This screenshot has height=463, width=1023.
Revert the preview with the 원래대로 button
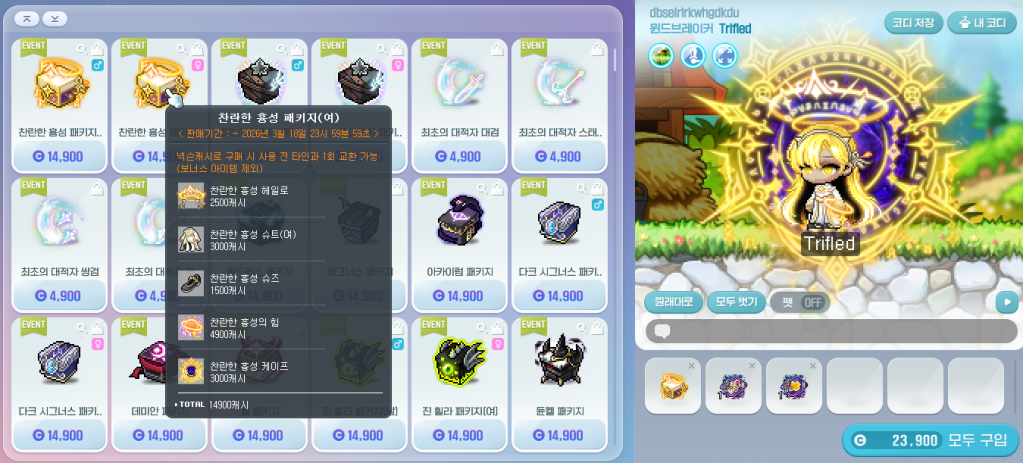[672, 301]
